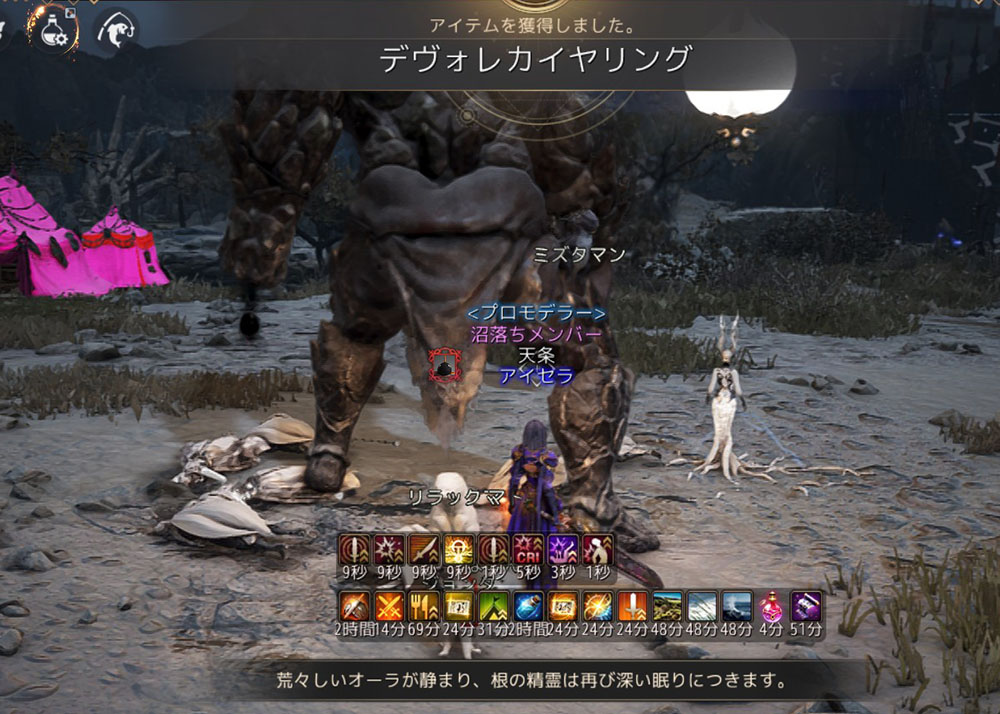Click the purple treasure chest buff icon
Screen dimensions: 1000x714
[806, 606]
